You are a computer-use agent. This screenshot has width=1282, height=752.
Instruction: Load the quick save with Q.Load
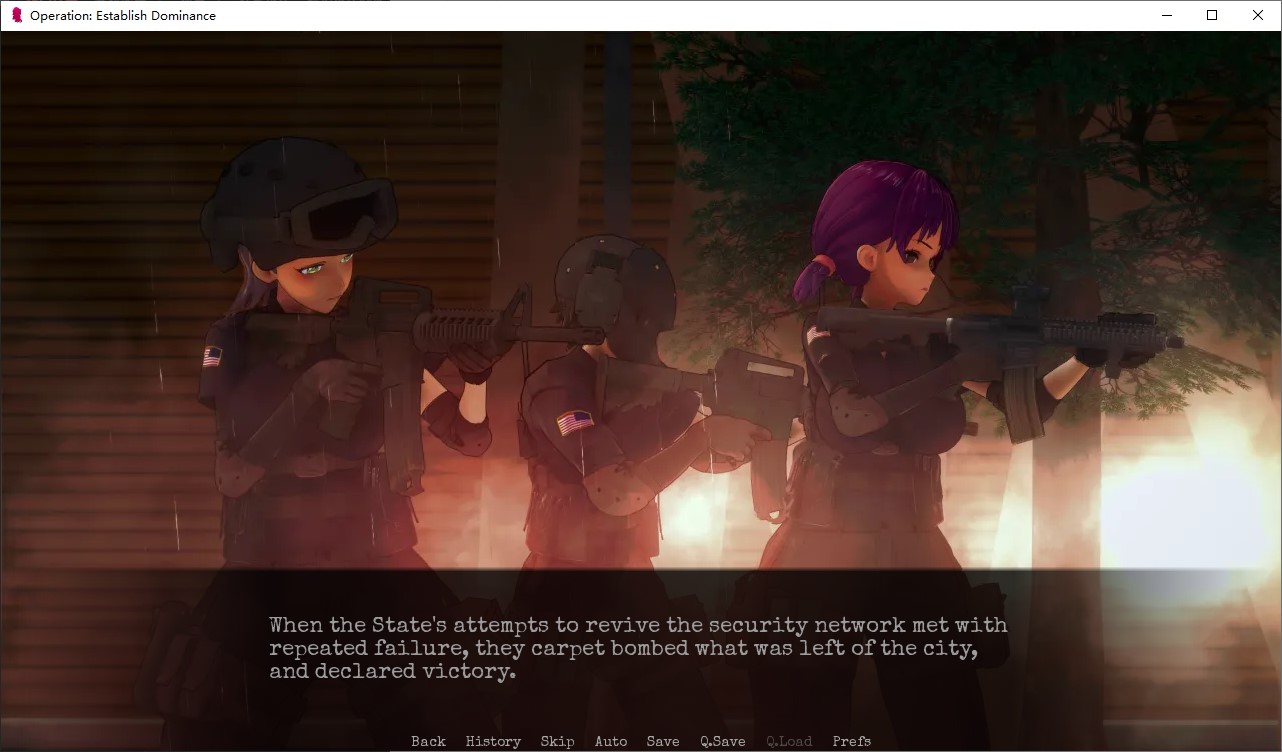pos(789,741)
